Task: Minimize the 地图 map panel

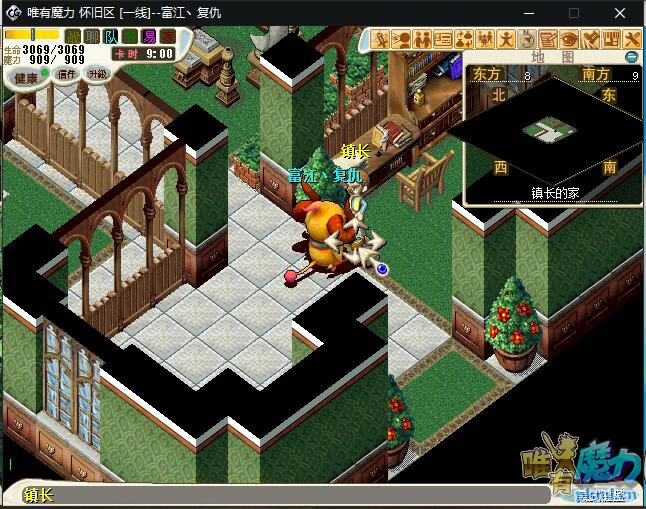Action: (631, 57)
